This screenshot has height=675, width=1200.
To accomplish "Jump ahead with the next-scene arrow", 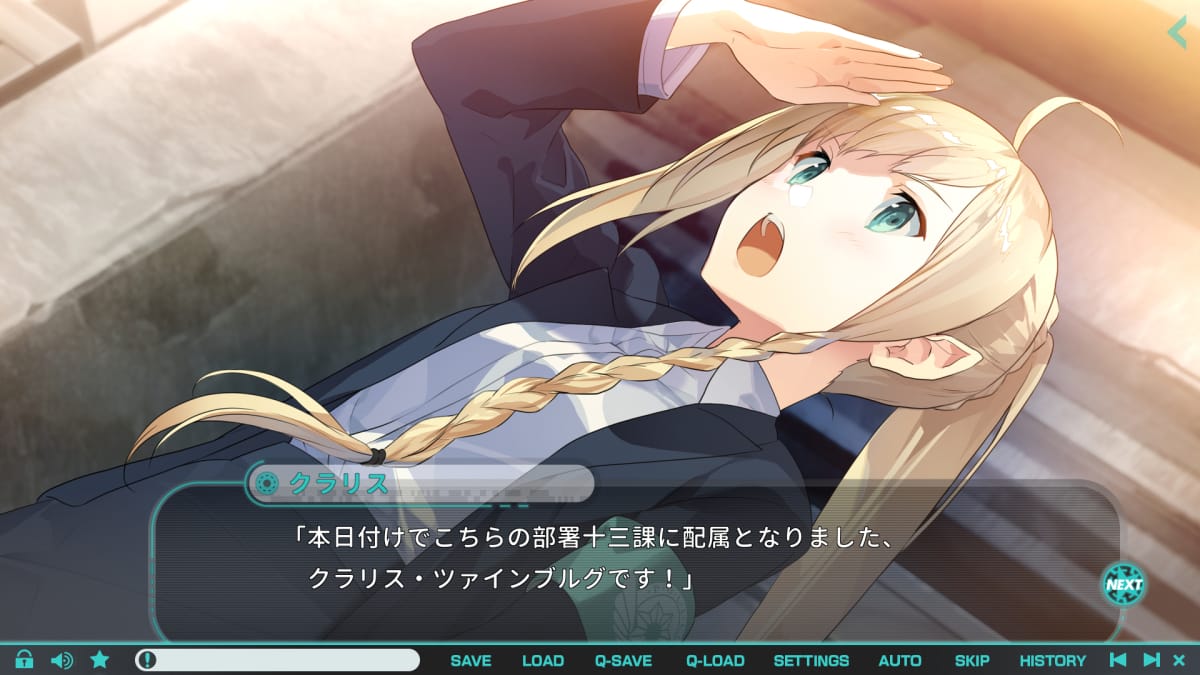I will point(1151,660).
